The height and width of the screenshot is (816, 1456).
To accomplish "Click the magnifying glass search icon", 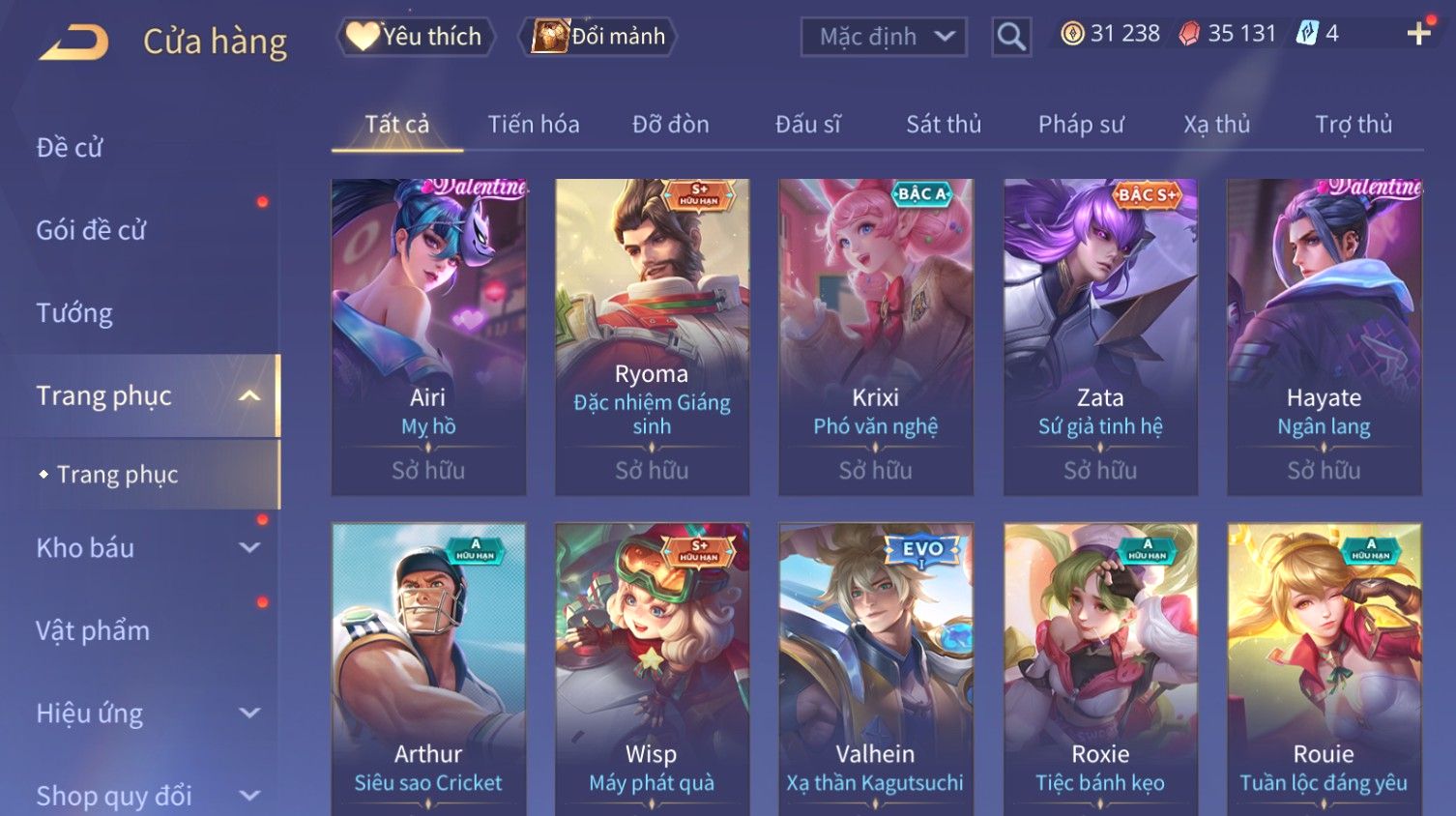I will (x=1011, y=37).
